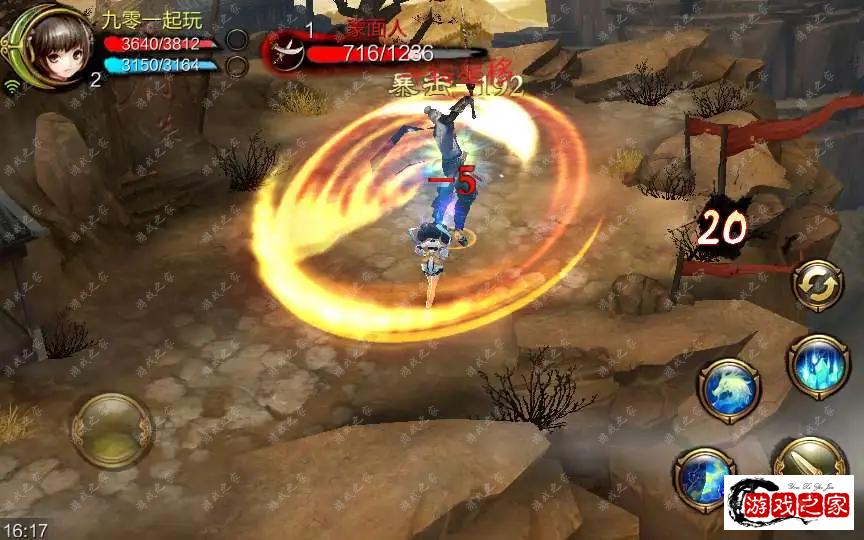Image resolution: width=864 pixels, height=540 pixels.
Task: Click the 游戏之家 watermark logo
Action: [x=789, y=503]
